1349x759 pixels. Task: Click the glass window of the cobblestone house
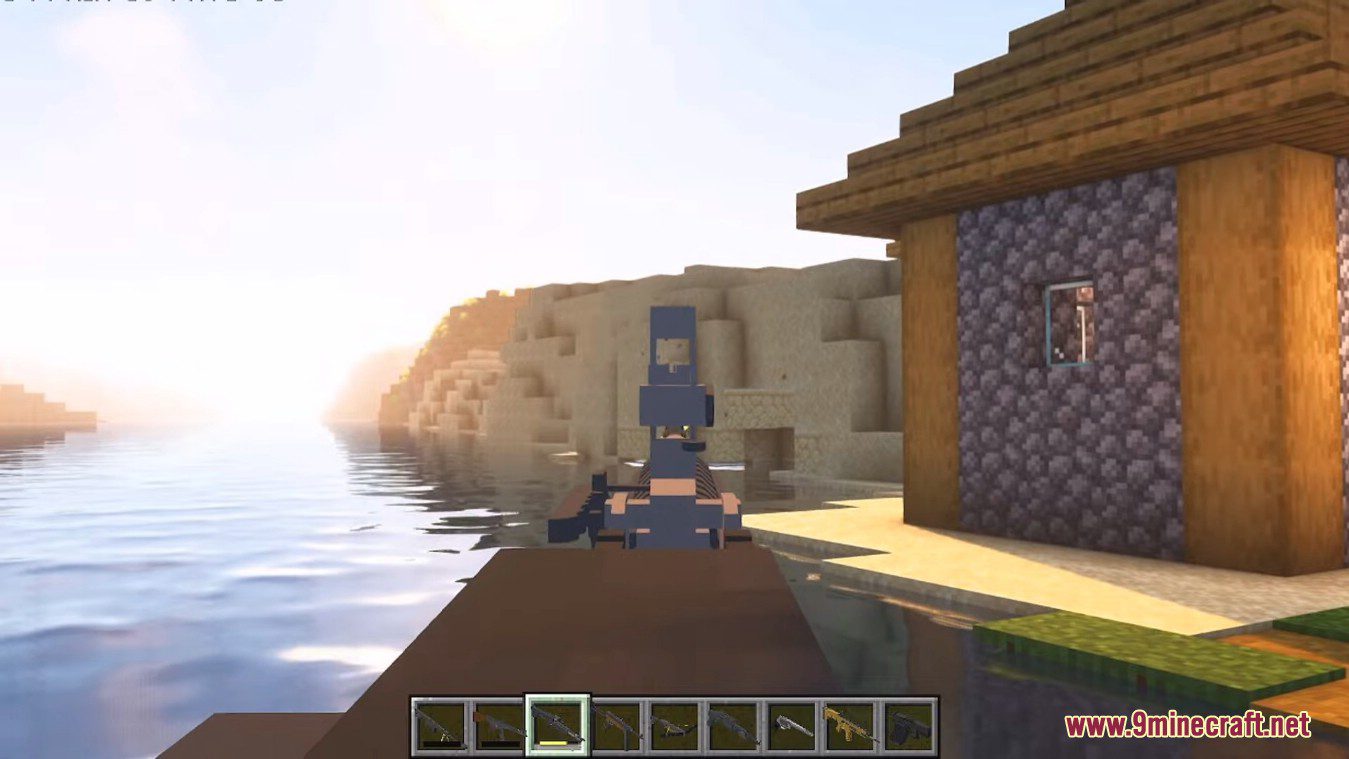(x=1068, y=322)
